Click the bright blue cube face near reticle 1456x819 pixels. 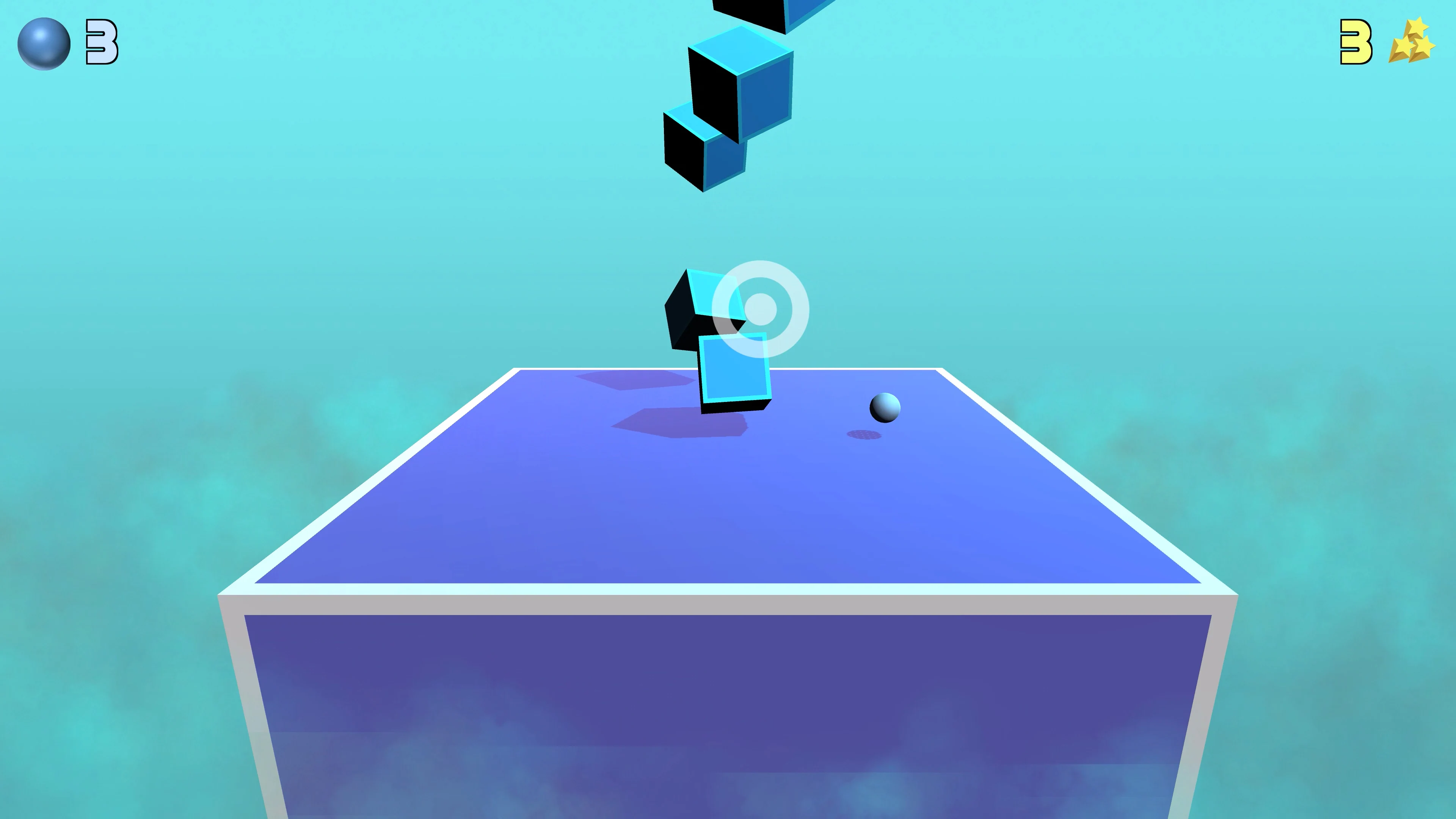click(x=735, y=370)
